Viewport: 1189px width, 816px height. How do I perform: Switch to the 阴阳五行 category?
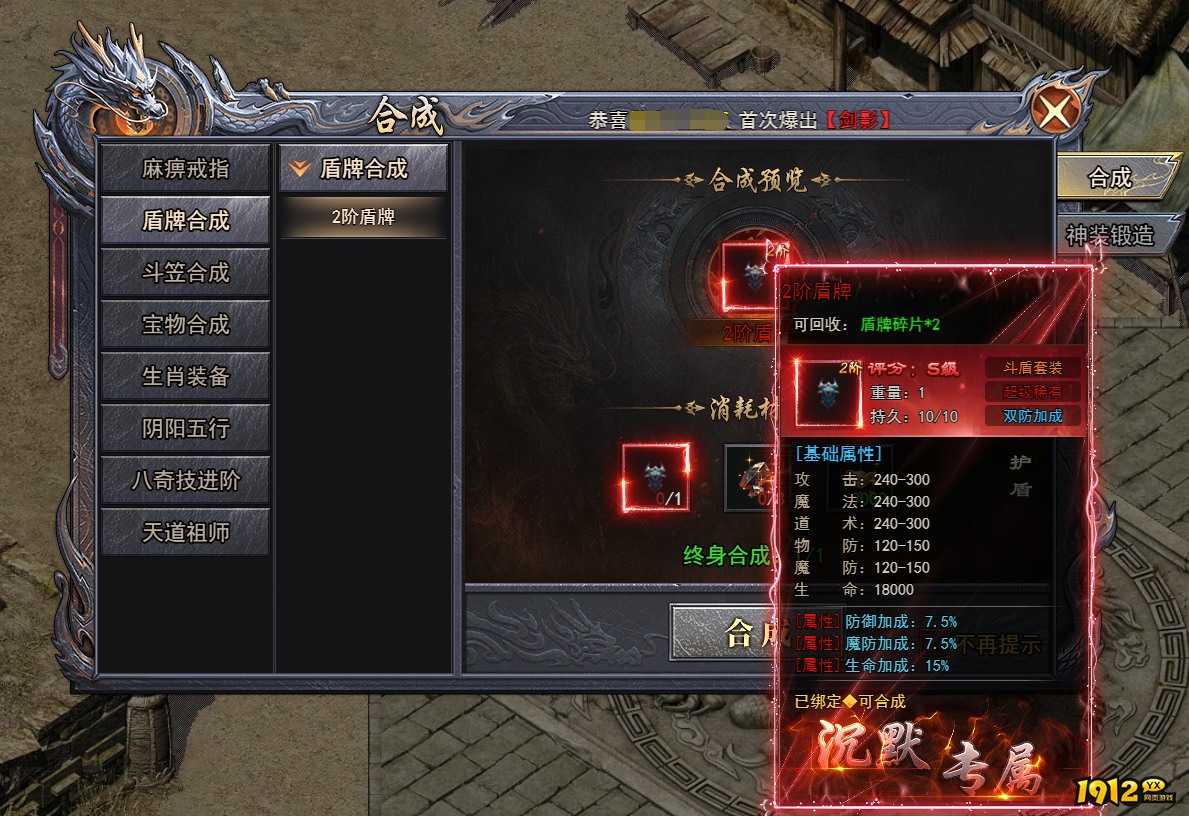(185, 429)
